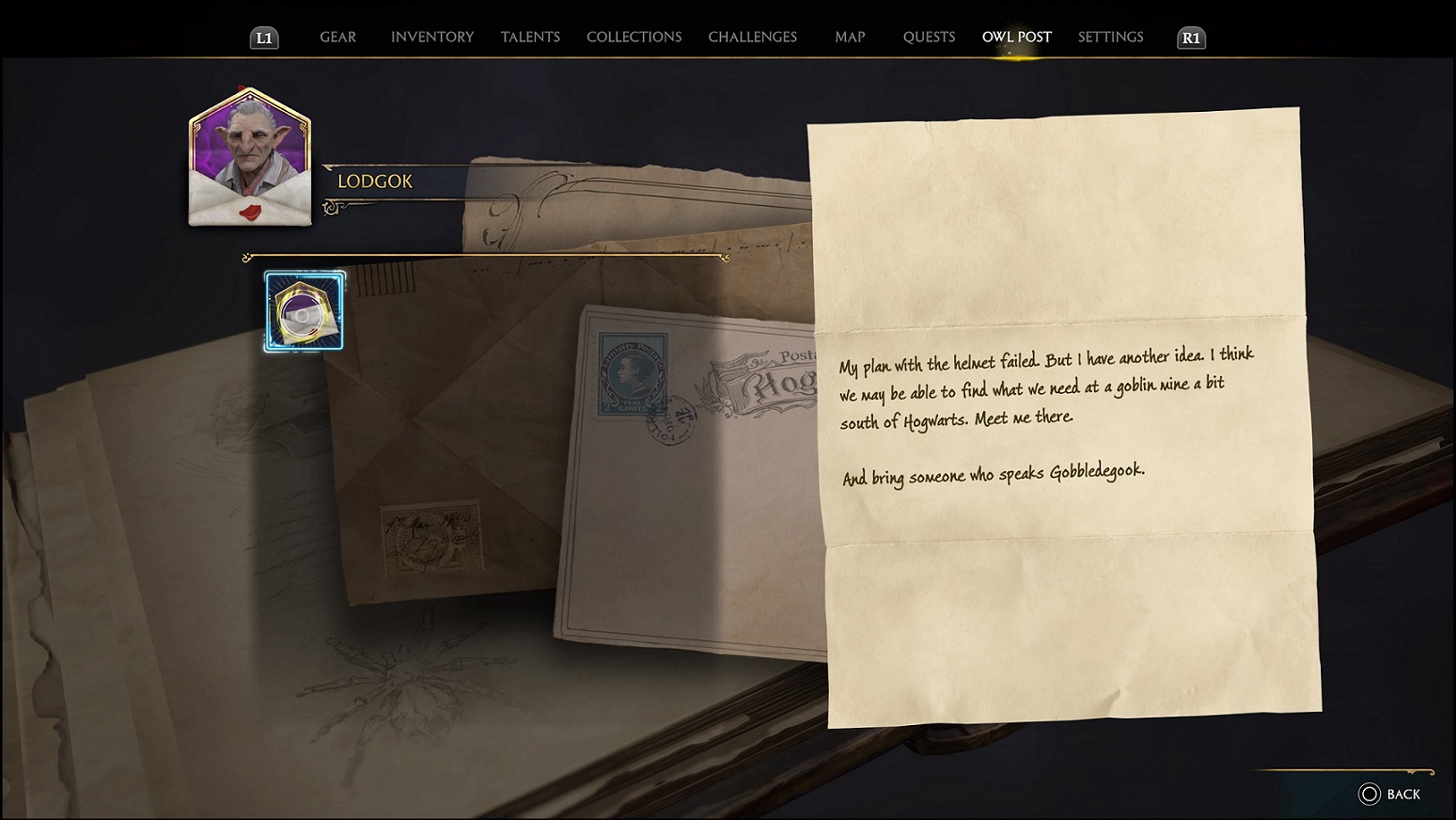1456x820 pixels.
Task: Click the R1 shoulder button icon
Action: [x=1190, y=39]
